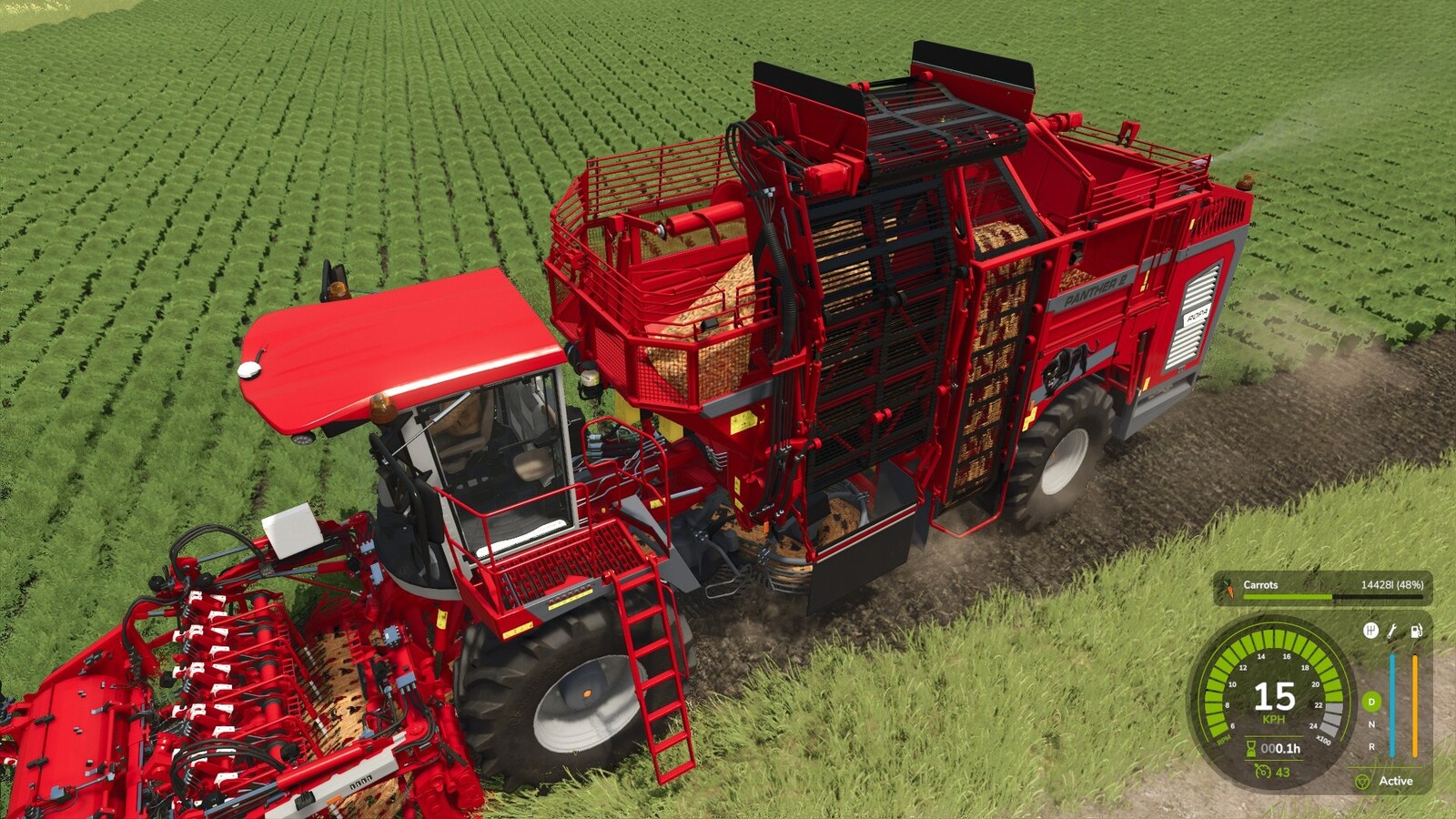The width and height of the screenshot is (1456, 819).
Task: Click the gear shift transmission icon
Action: (1371, 632)
